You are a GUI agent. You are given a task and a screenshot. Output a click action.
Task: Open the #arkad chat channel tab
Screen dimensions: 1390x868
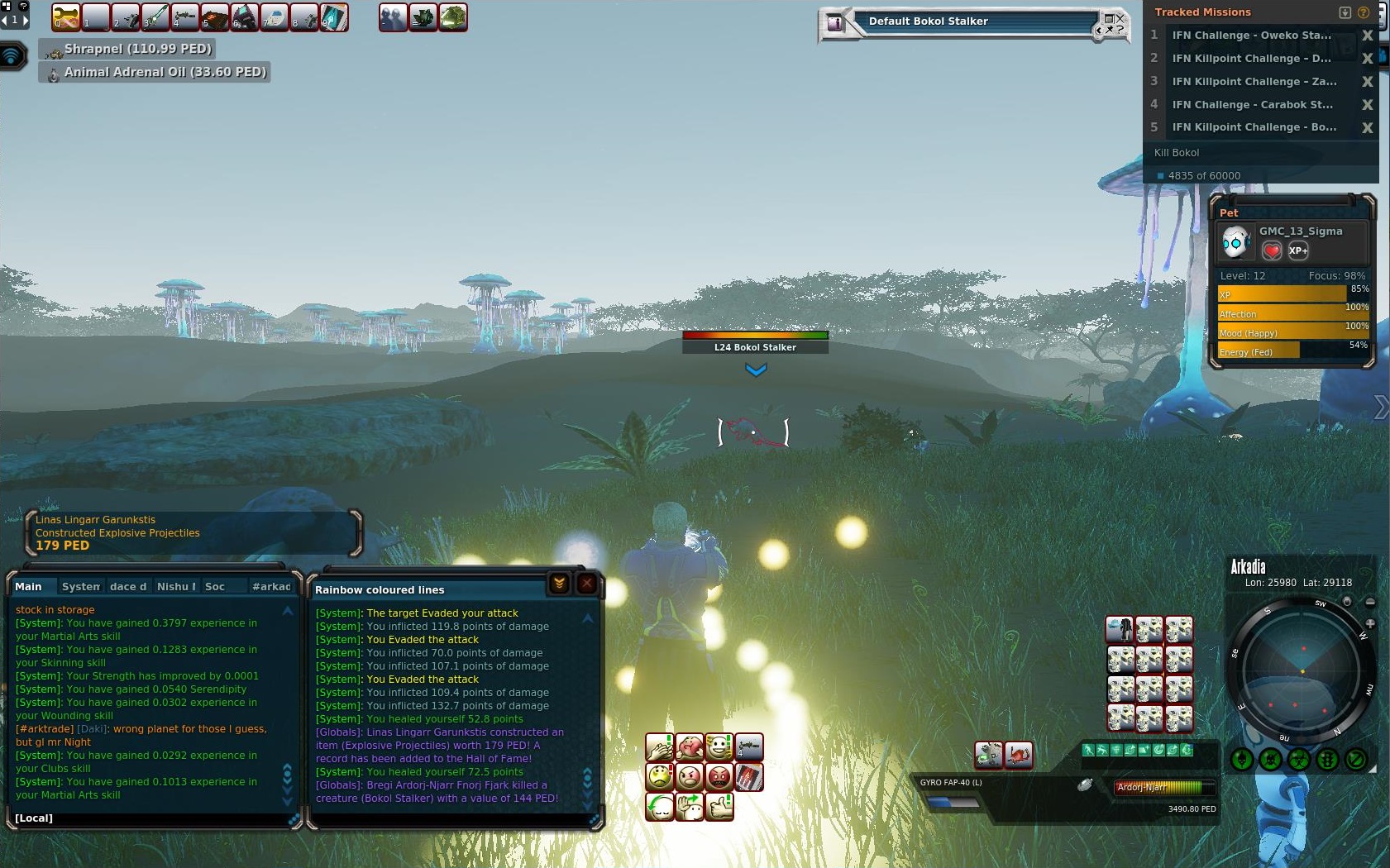click(x=271, y=586)
